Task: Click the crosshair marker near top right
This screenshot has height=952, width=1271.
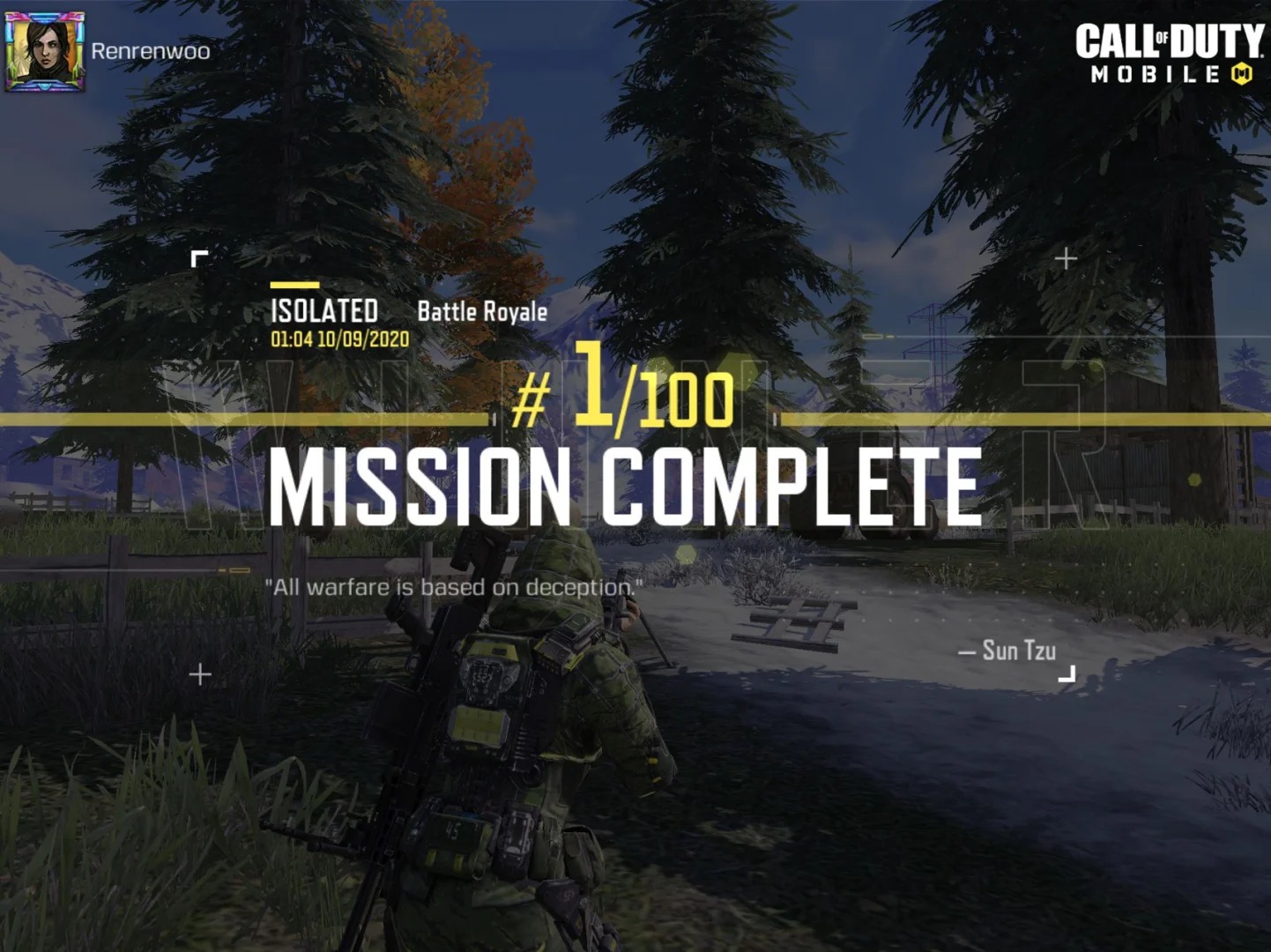Action: coord(1066,259)
